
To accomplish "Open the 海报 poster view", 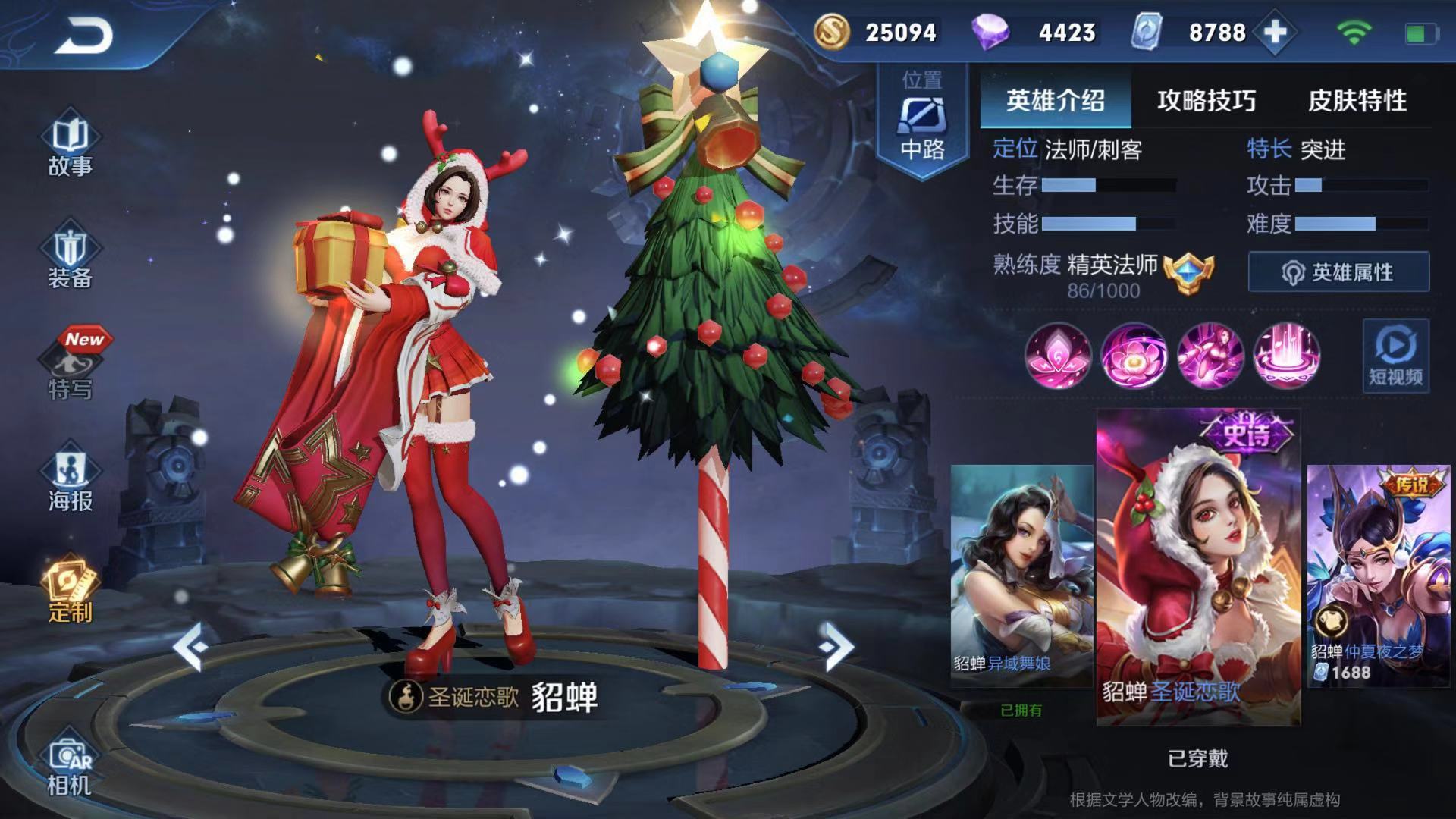I will (x=70, y=481).
